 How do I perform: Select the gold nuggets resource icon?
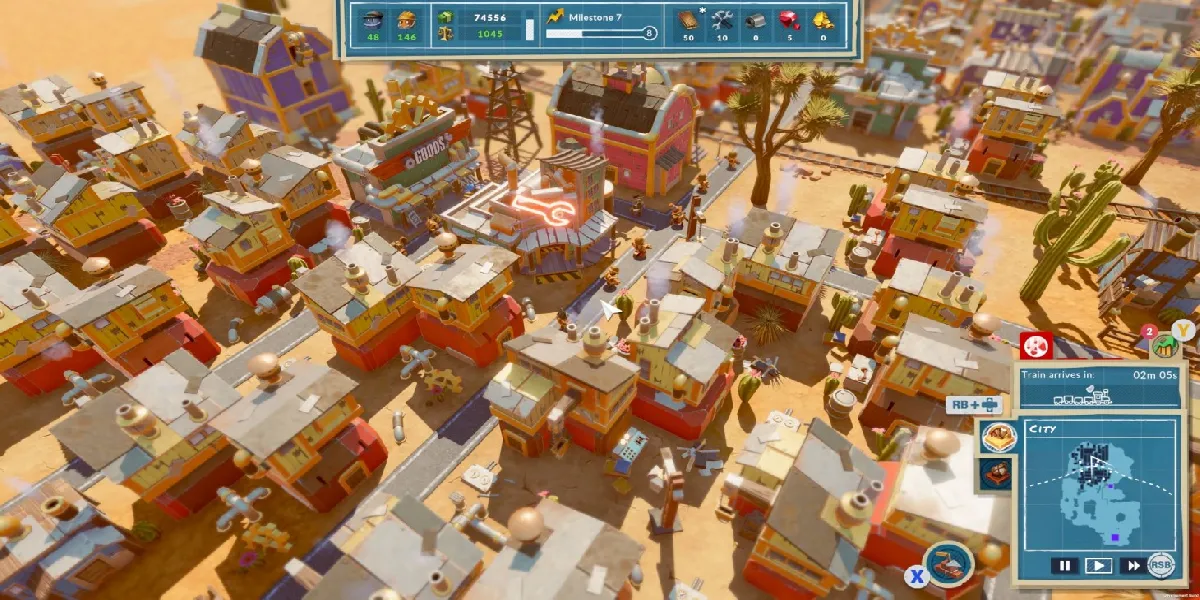(823, 18)
